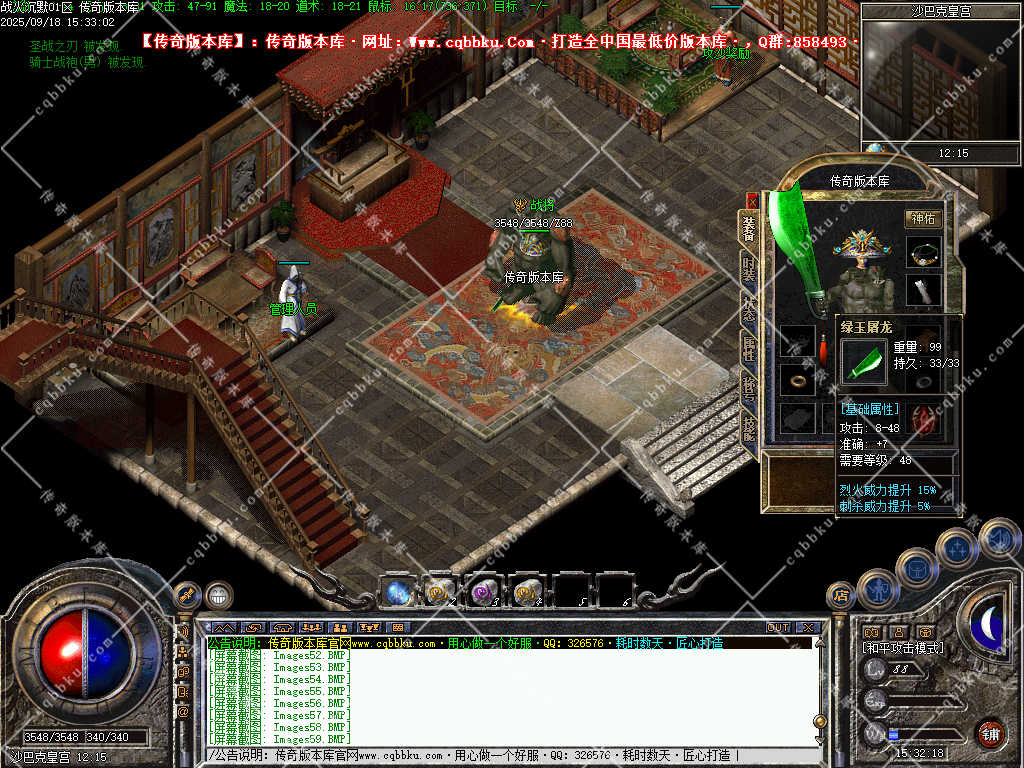The width and height of the screenshot is (1024, 768).
Task: Open the 店 shop button
Action: pyautogui.click(x=841, y=596)
